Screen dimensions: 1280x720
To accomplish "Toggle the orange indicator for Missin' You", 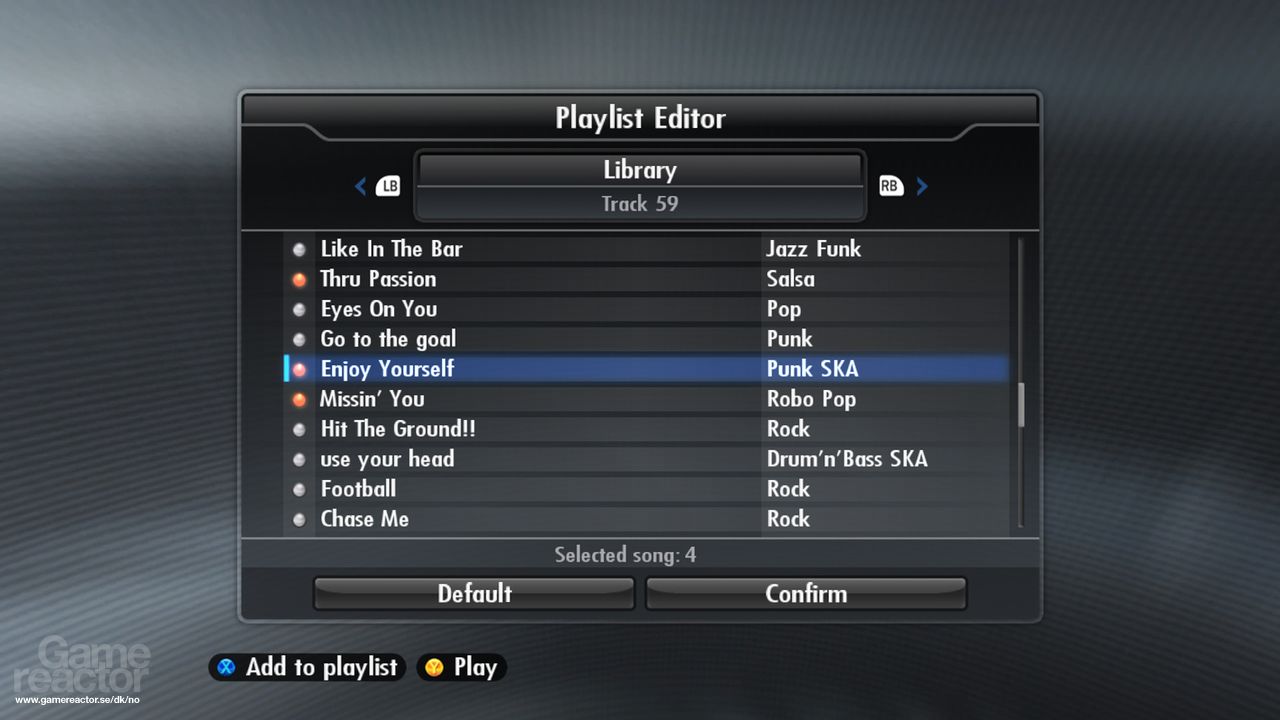I will (298, 399).
